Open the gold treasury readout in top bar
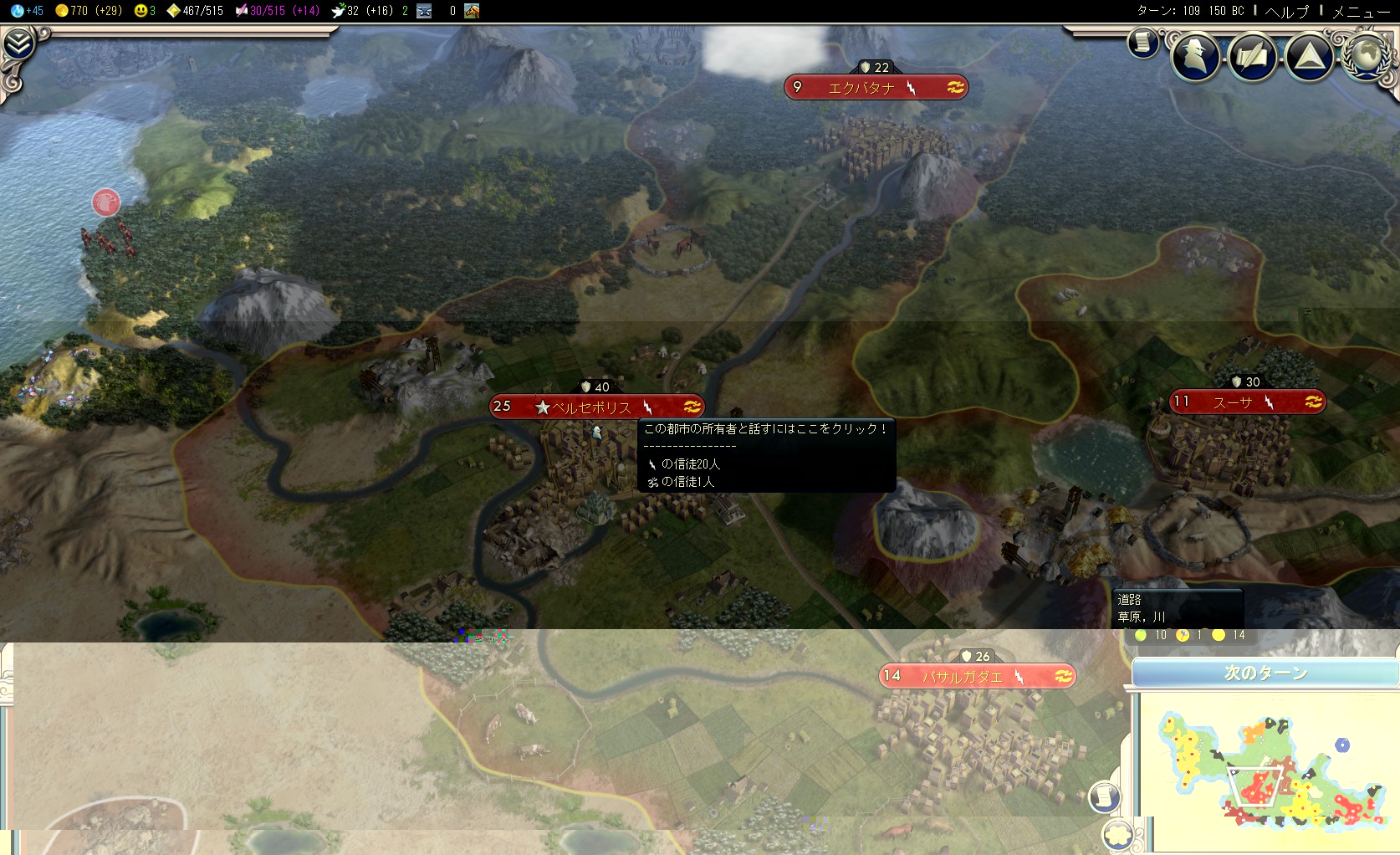The width and height of the screenshot is (1400, 855). coord(88,11)
